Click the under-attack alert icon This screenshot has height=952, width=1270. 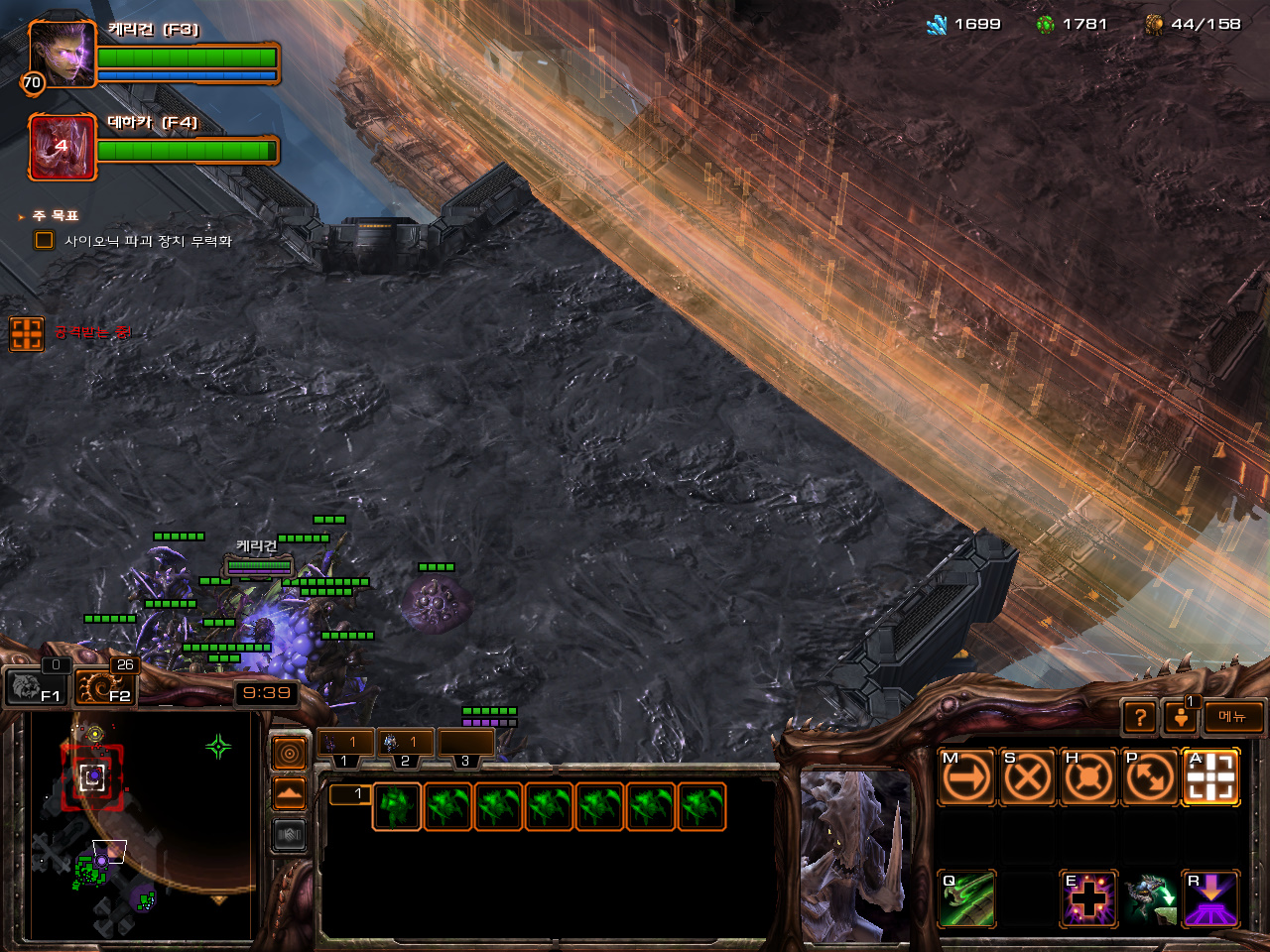[x=27, y=333]
